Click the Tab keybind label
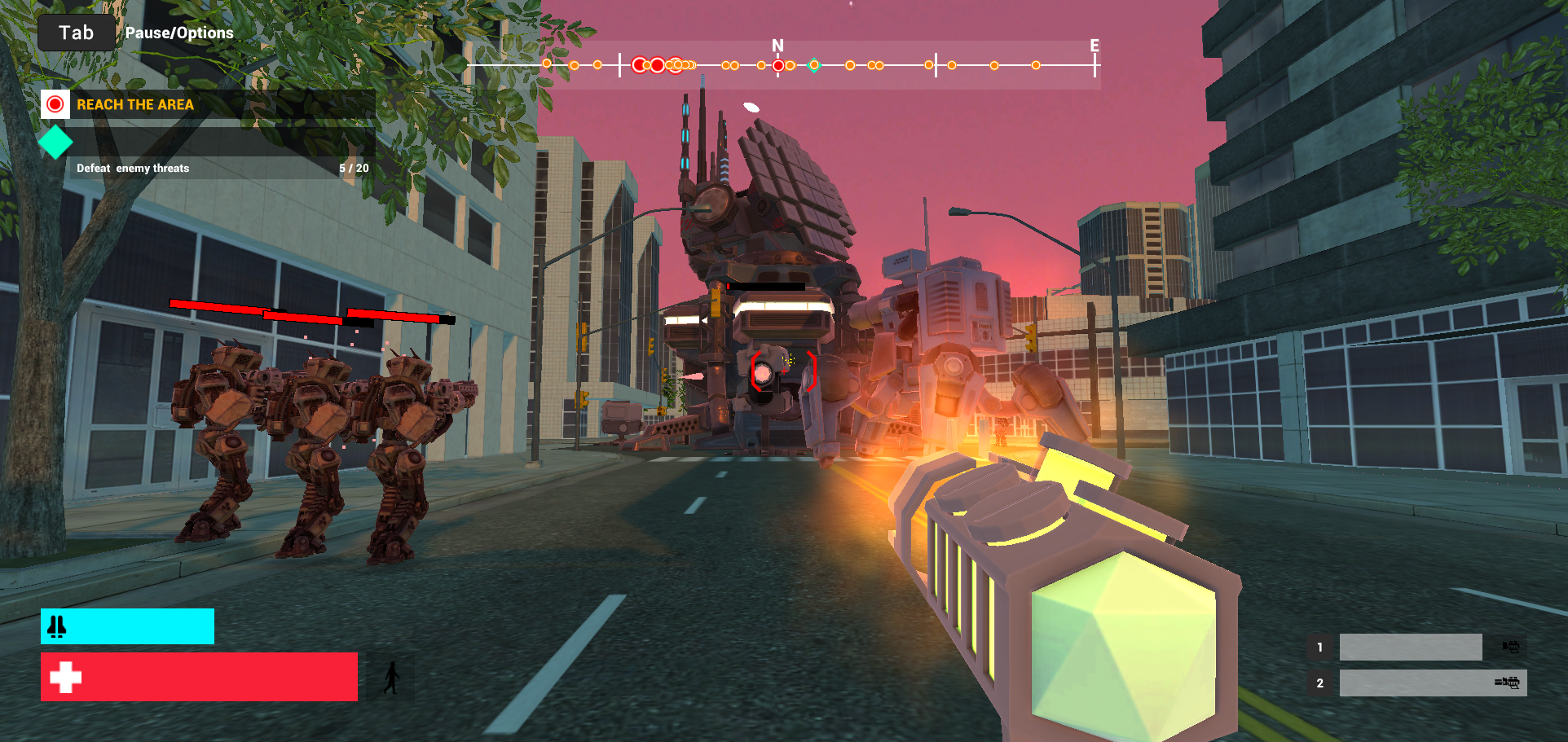Image resolution: width=1568 pixels, height=742 pixels. tap(76, 31)
